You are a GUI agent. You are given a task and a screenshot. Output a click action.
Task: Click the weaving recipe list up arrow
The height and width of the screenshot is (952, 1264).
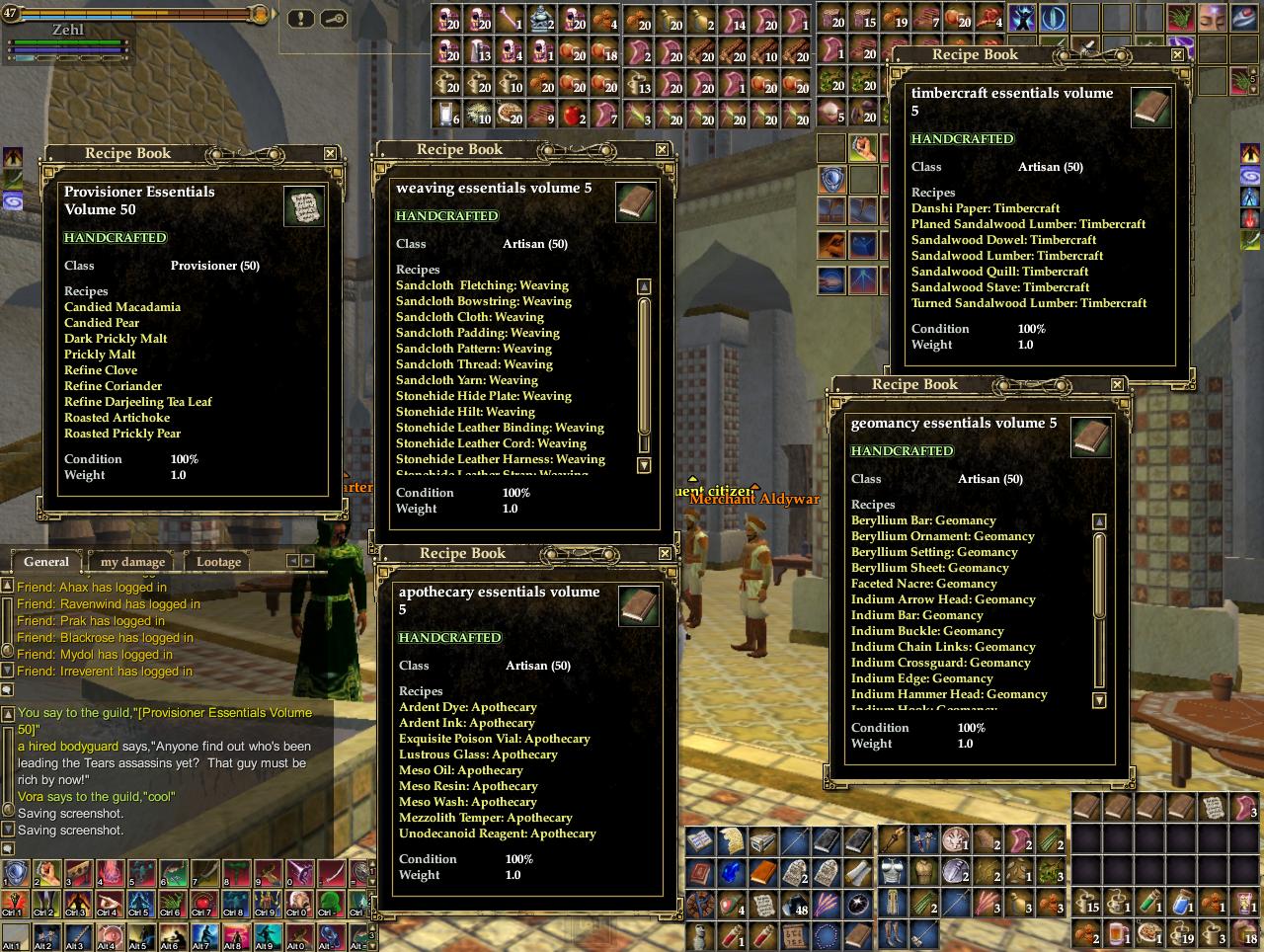tap(644, 286)
